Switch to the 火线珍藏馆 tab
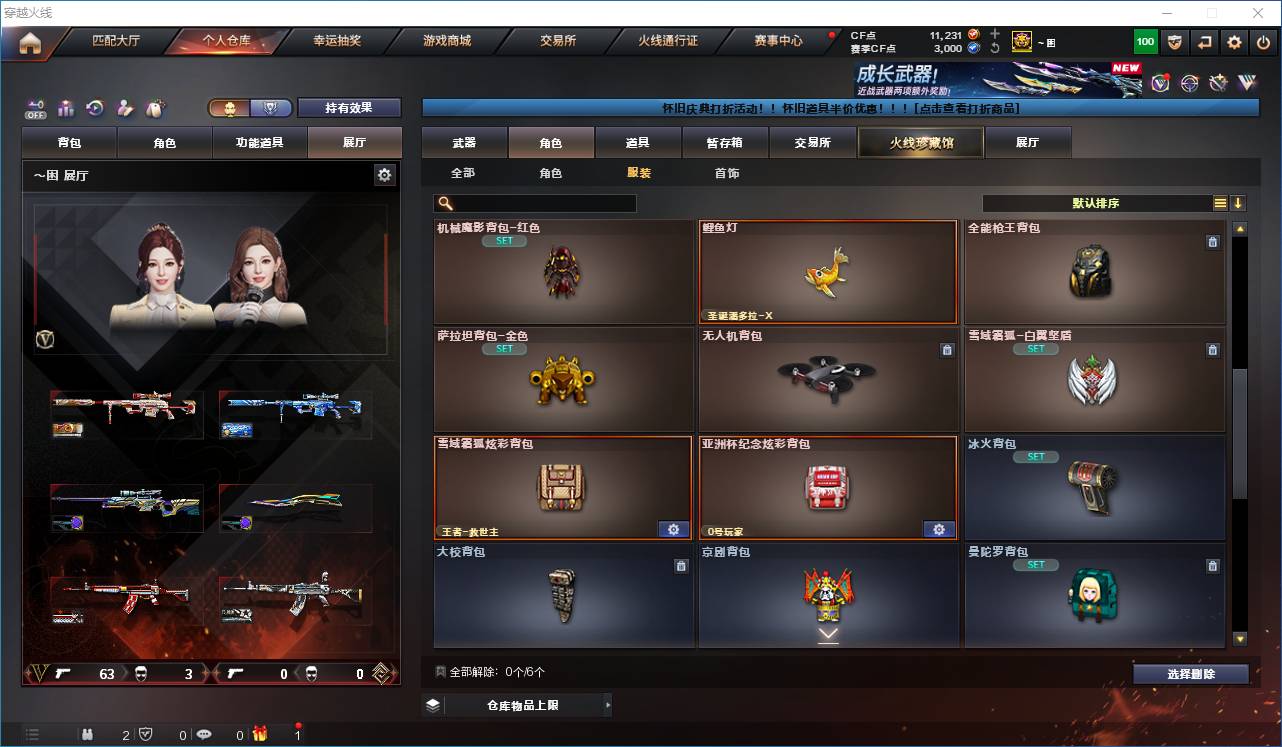 point(920,142)
